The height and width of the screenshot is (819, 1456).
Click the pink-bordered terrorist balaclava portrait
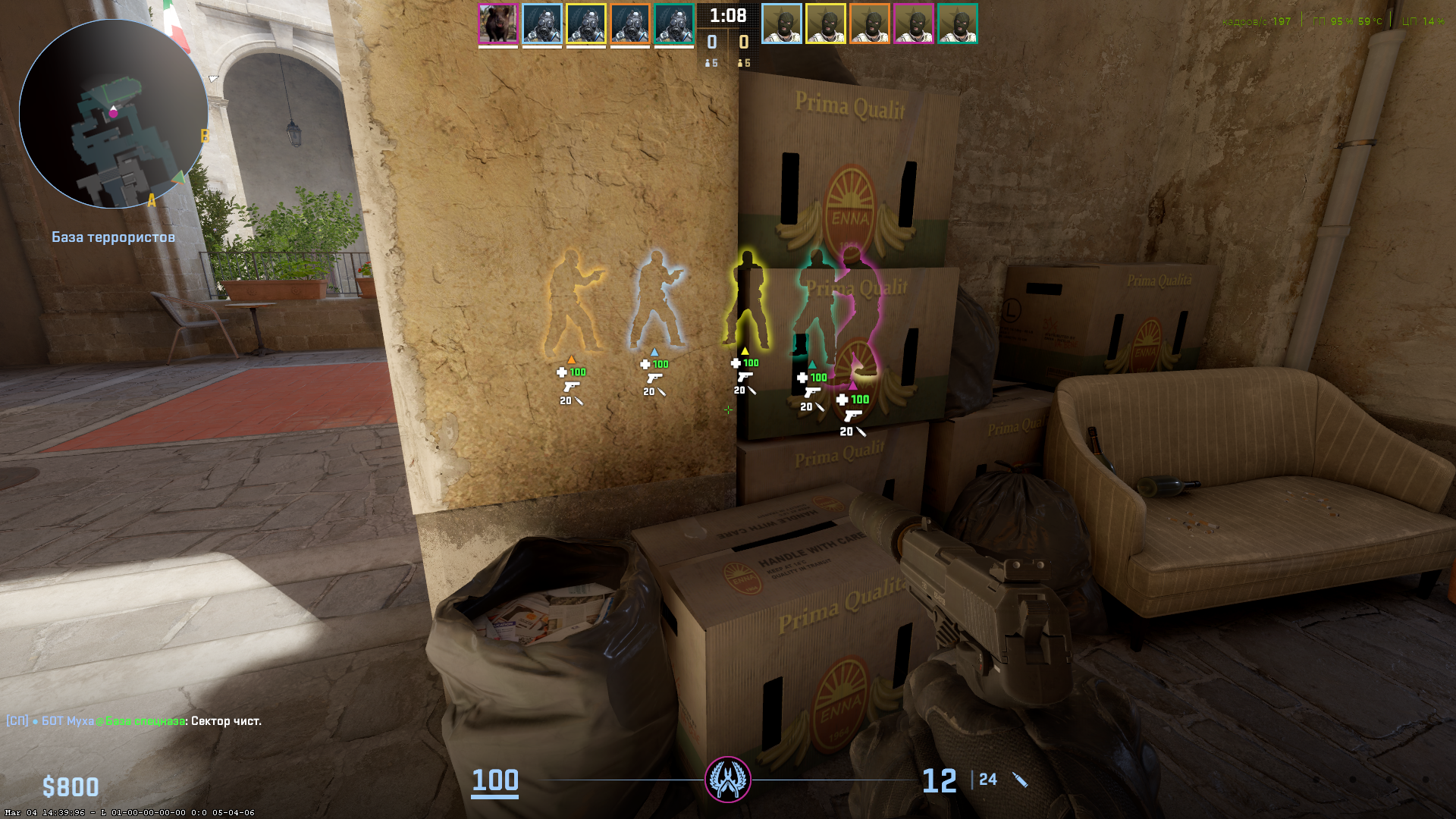tap(914, 24)
